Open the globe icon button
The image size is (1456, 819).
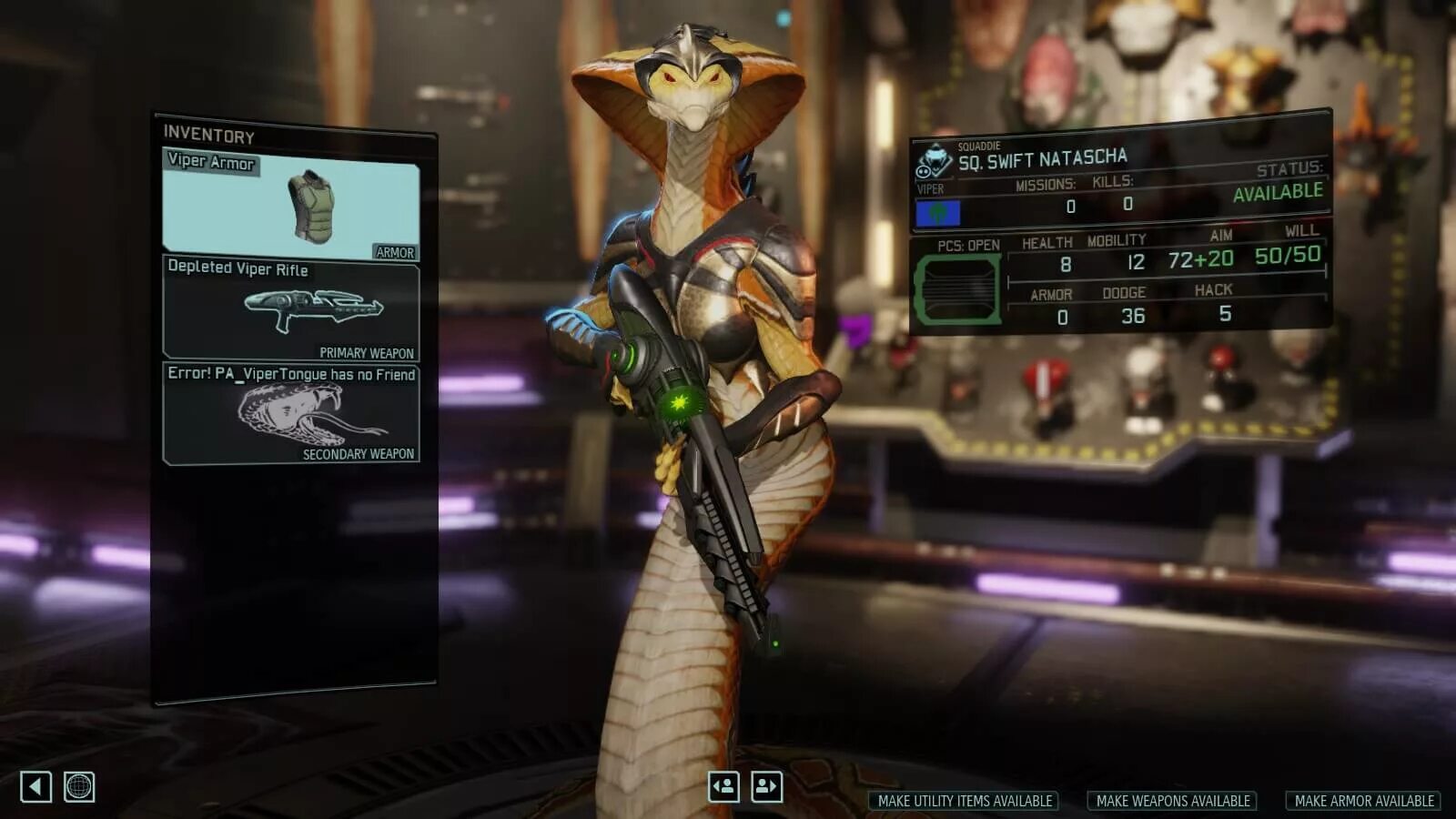tap(79, 786)
